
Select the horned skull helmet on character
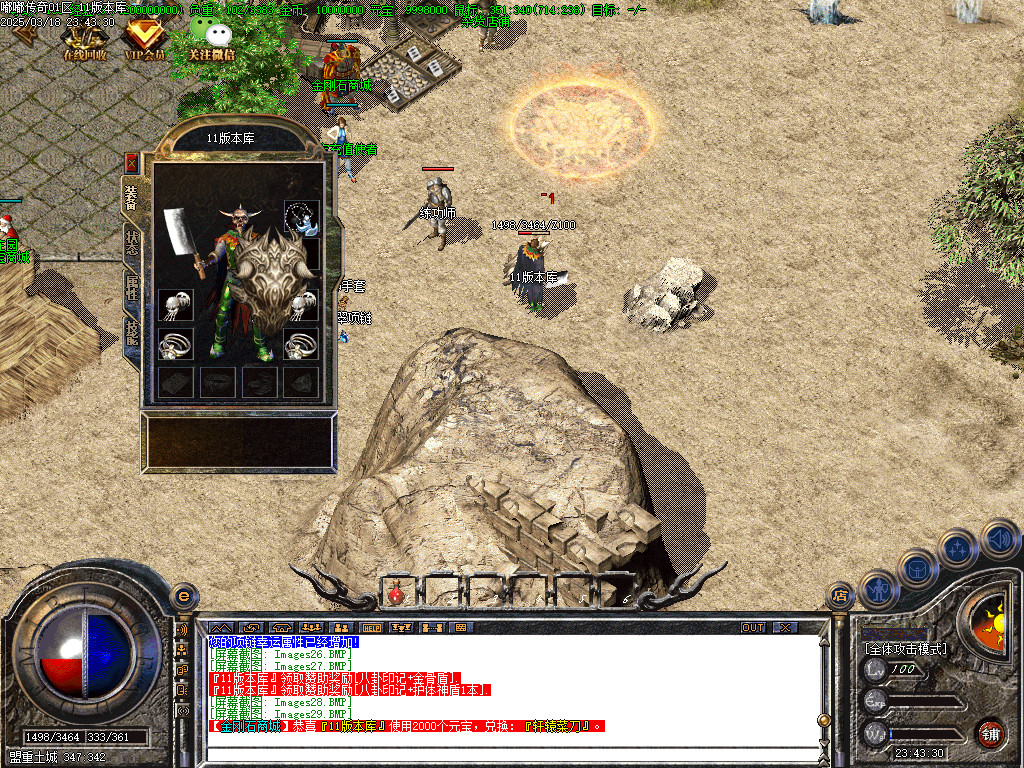coord(242,216)
